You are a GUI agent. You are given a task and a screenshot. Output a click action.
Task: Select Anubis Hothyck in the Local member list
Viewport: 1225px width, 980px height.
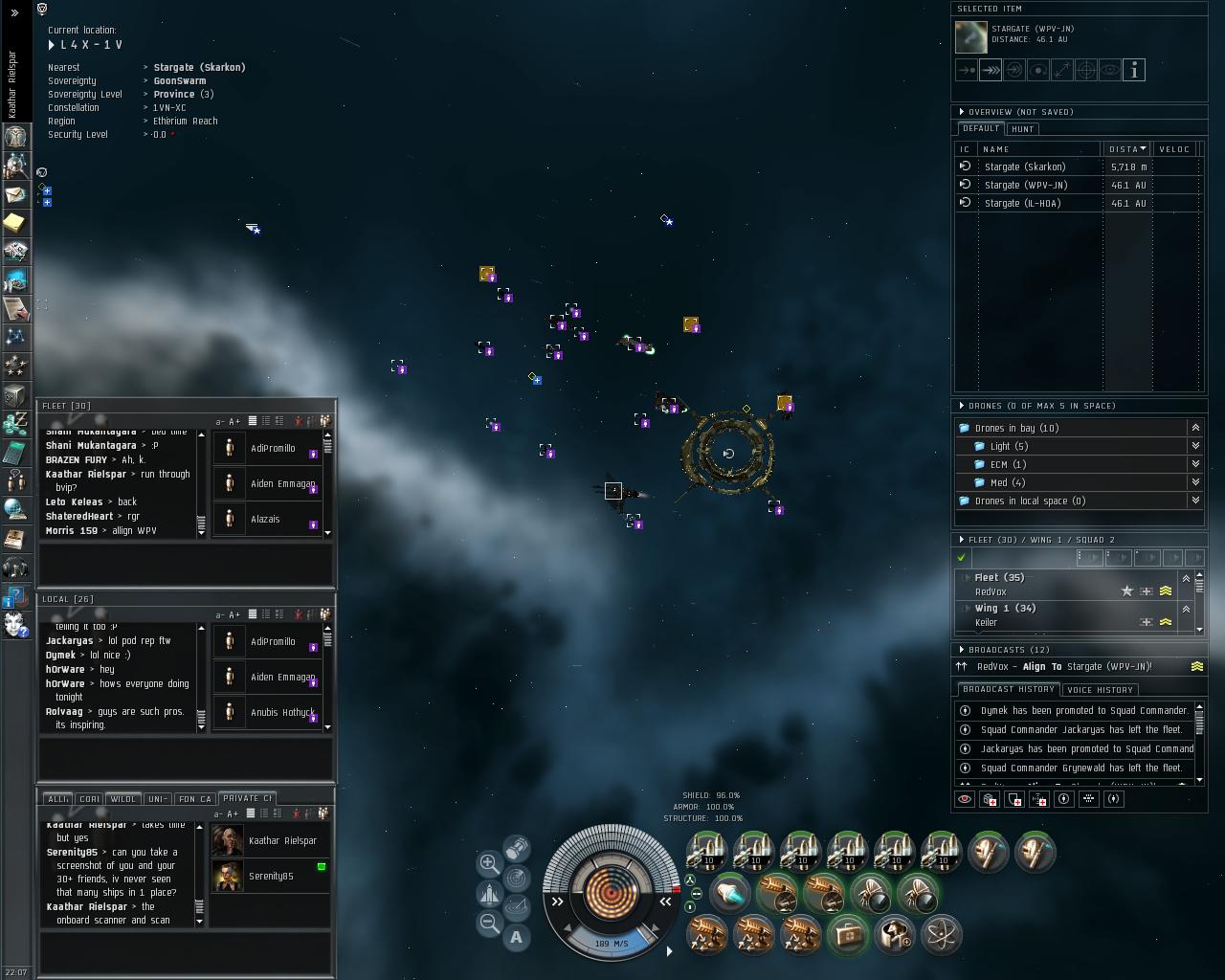pos(281,713)
